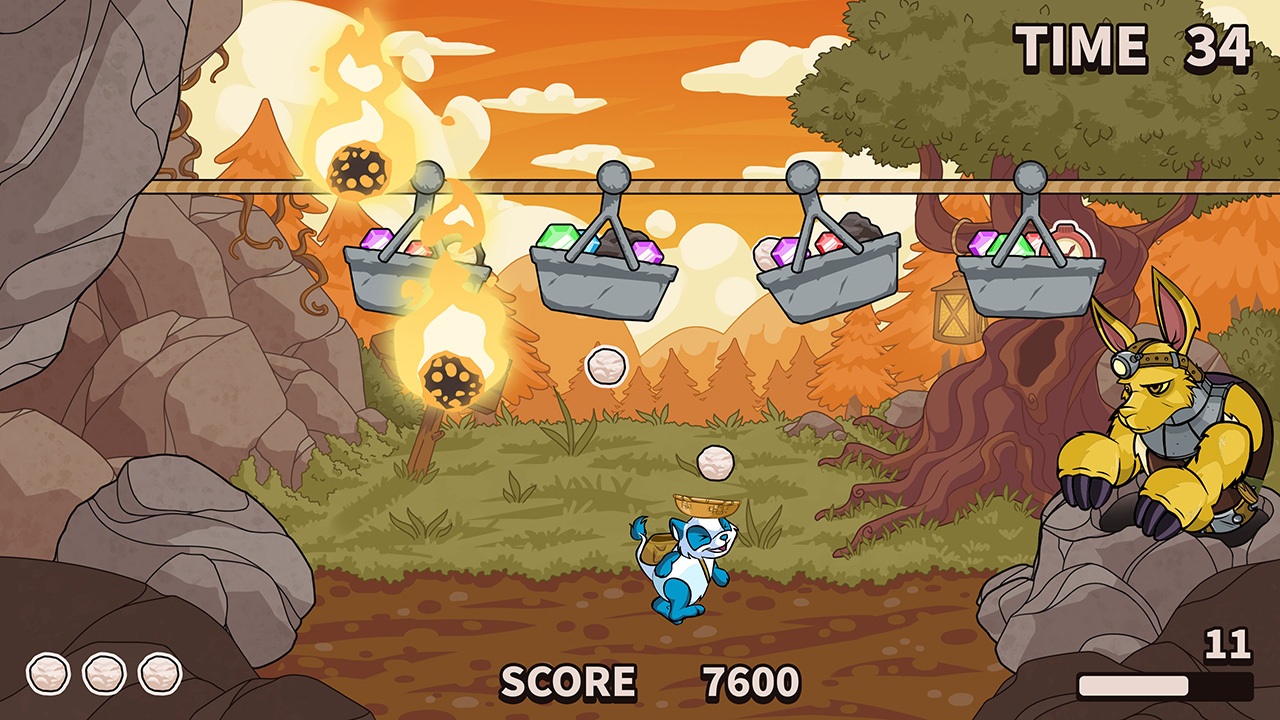1280x720 pixels.
Task: Click the rightmost basket with the clock charm
Action: [x=1027, y=280]
